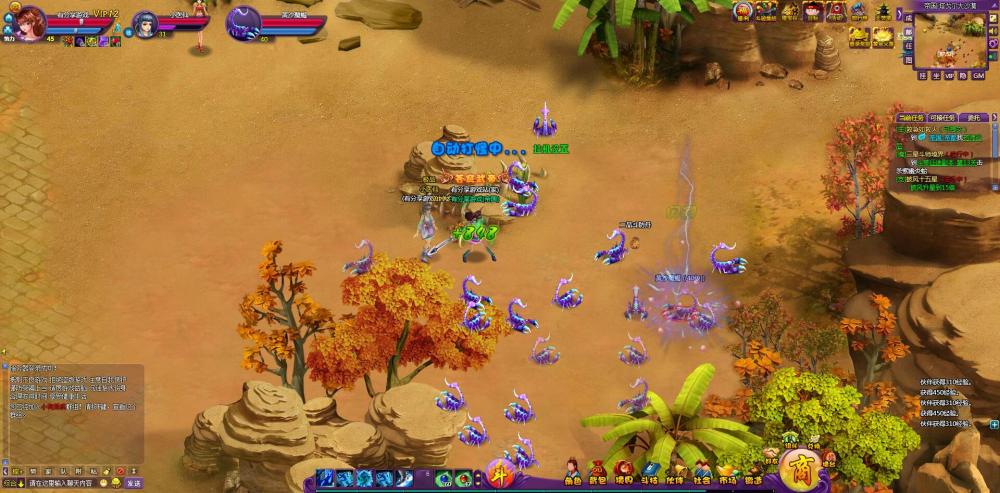The width and height of the screenshot is (1000, 493).
Task: Click the chat 发送 send button
Action: (x=133, y=483)
